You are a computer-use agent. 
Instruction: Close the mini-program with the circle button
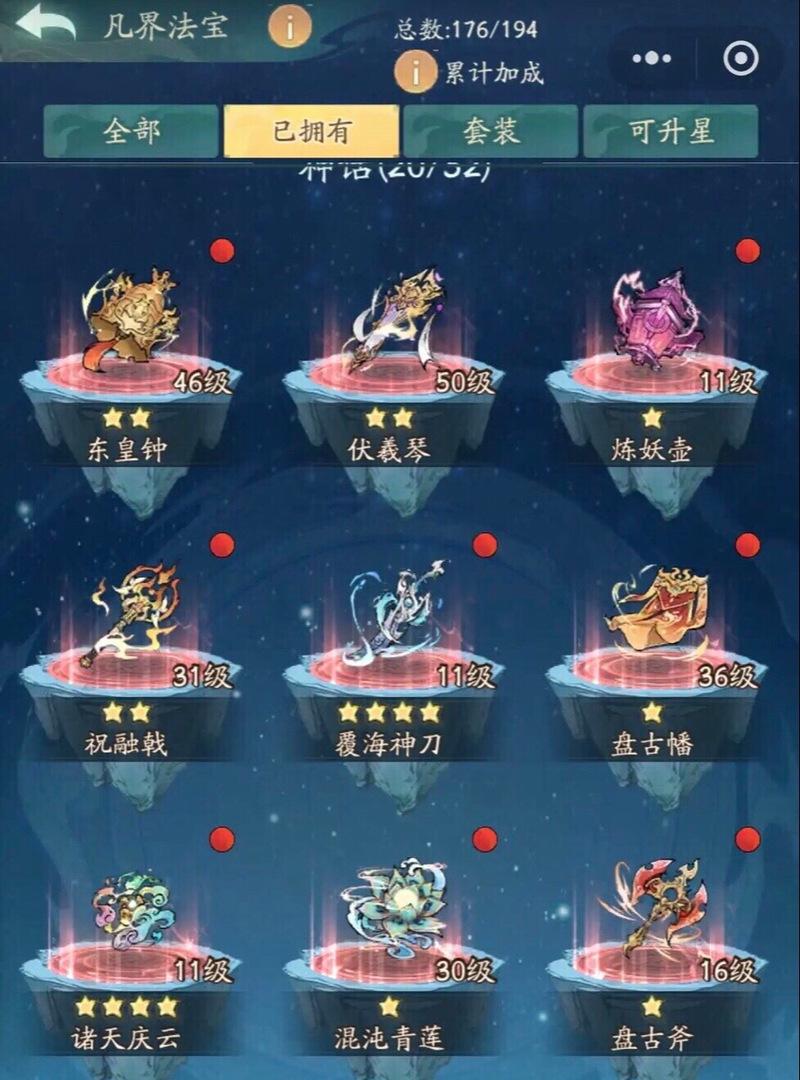[x=740, y=59]
